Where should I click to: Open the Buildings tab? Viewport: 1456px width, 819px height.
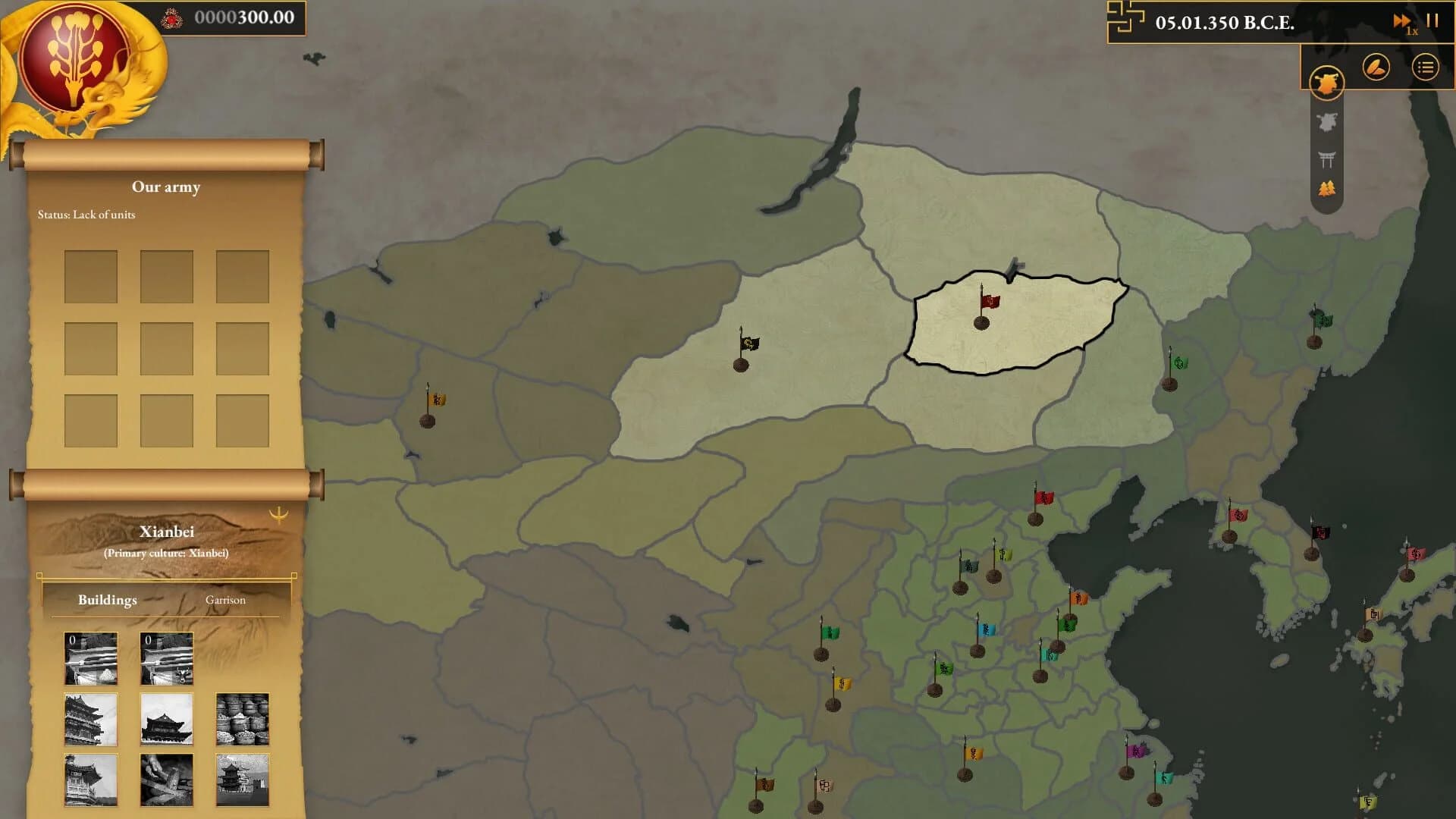tap(107, 600)
